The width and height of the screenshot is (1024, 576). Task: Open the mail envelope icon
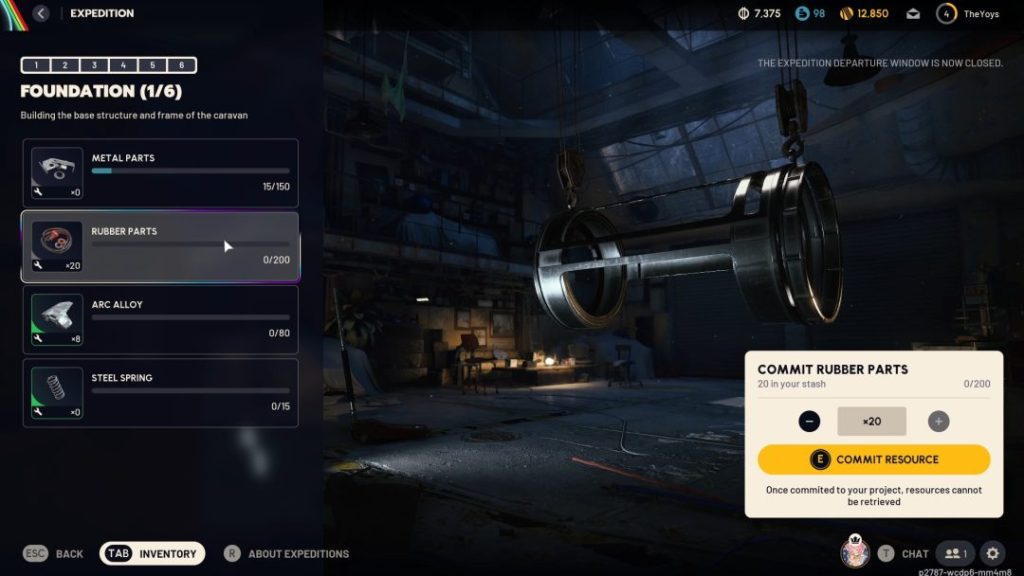[913, 14]
